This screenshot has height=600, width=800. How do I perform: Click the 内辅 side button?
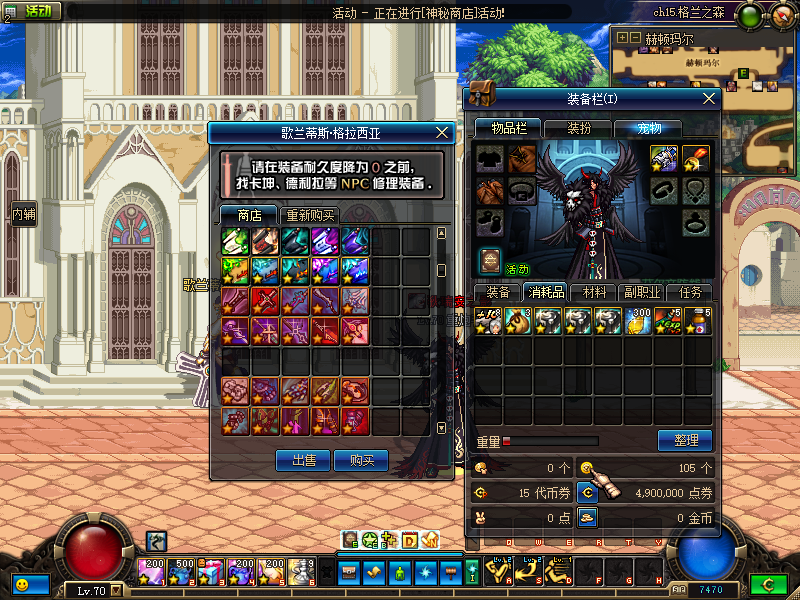click(x=23, y=214)
